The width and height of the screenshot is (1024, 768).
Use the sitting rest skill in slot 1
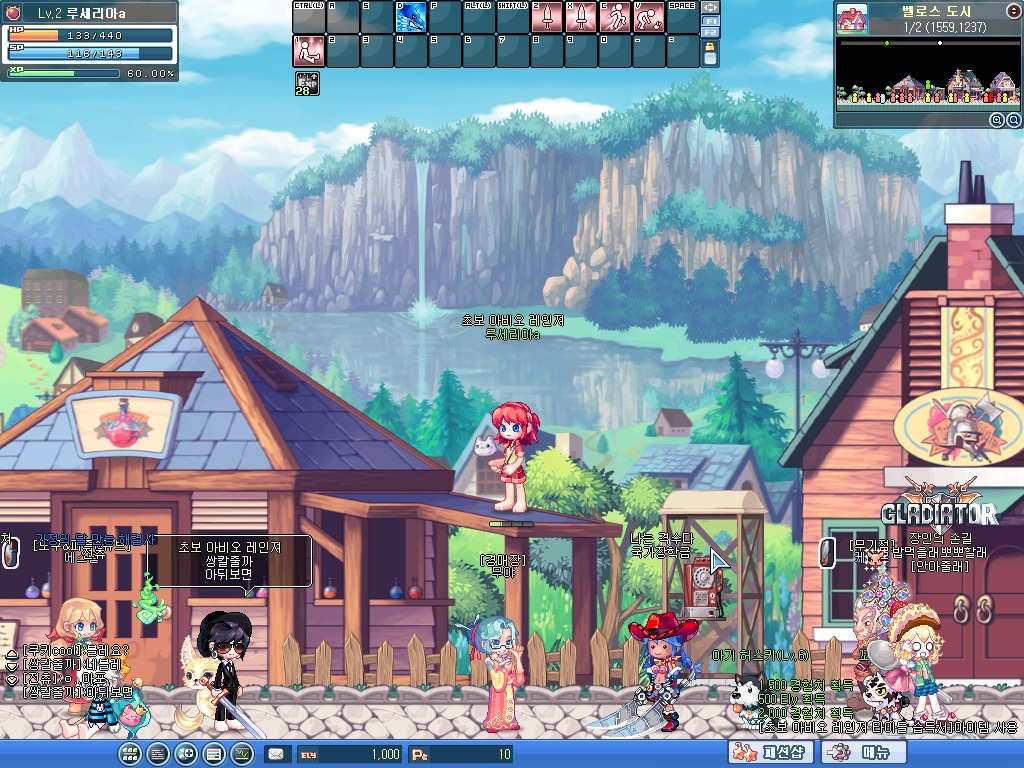(x=309, y=51)
